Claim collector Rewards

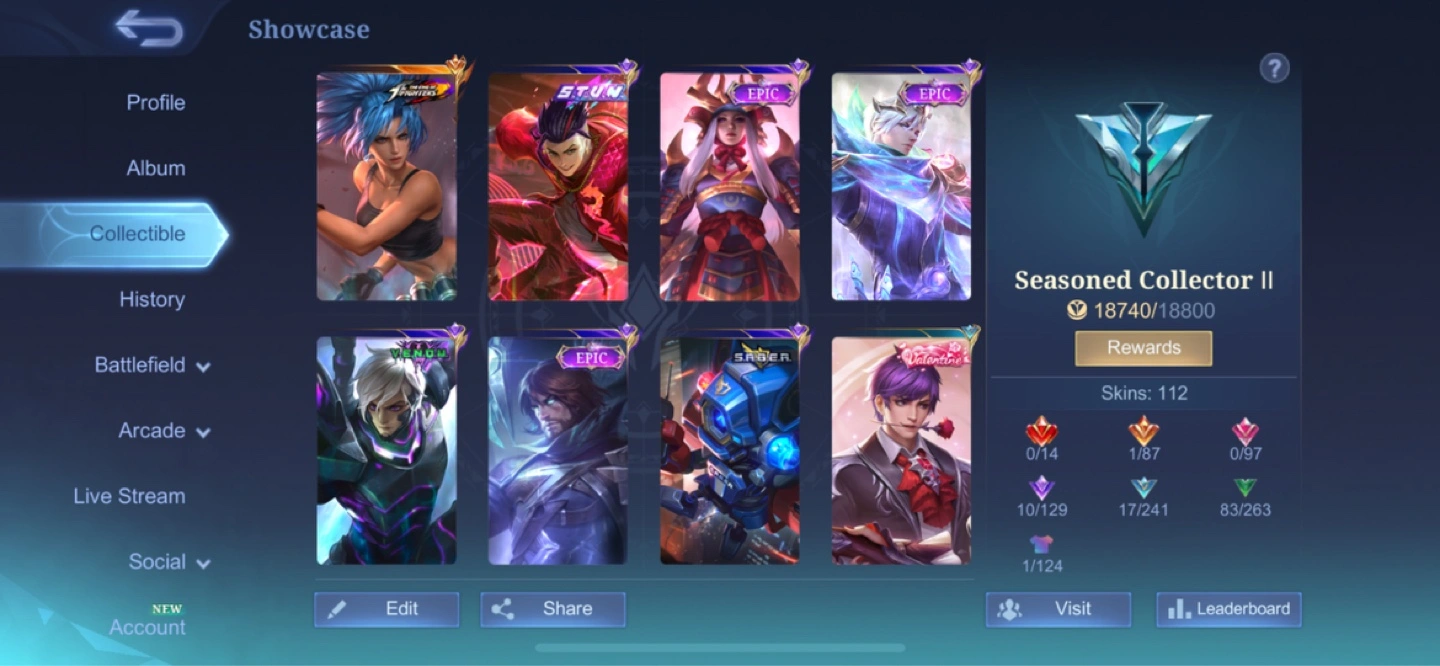pos(1143,348)
